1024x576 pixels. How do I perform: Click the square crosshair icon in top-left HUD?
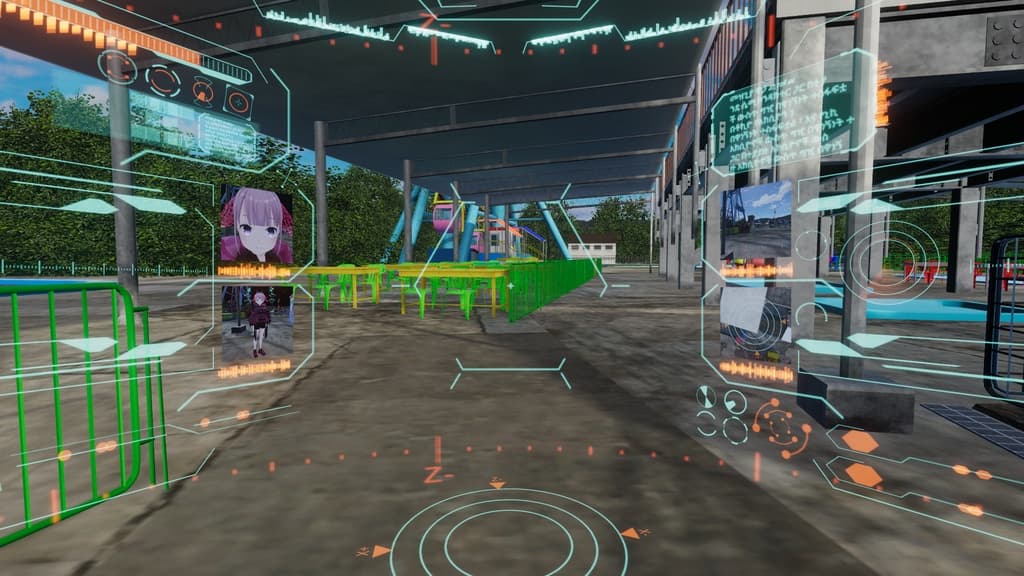coord(238,100)
